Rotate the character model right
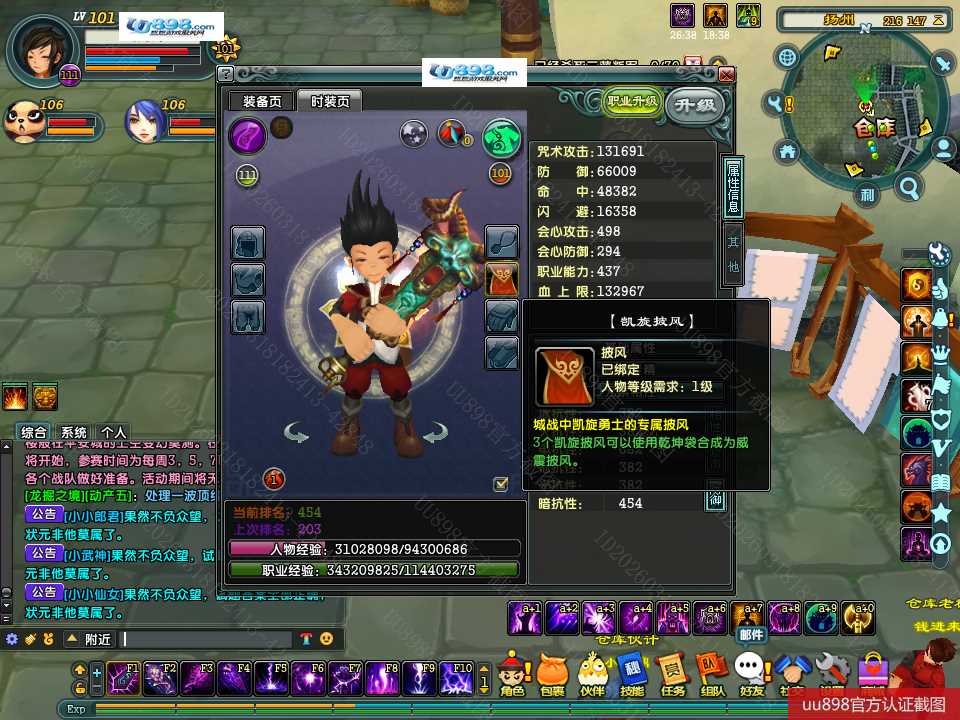Screen dimensions: 960x720 (434, 433)
